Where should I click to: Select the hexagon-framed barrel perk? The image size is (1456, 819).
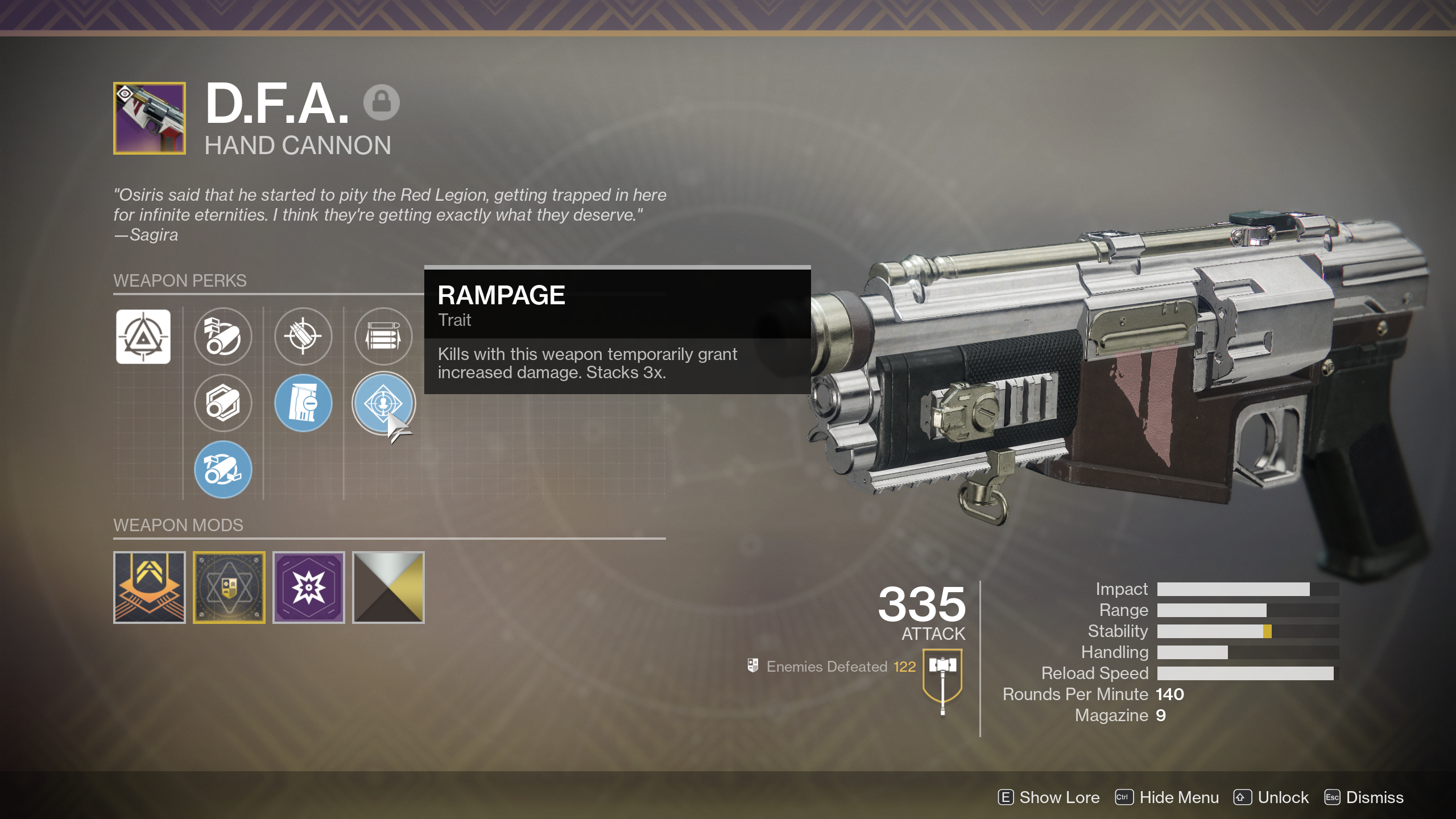[223, 403]
